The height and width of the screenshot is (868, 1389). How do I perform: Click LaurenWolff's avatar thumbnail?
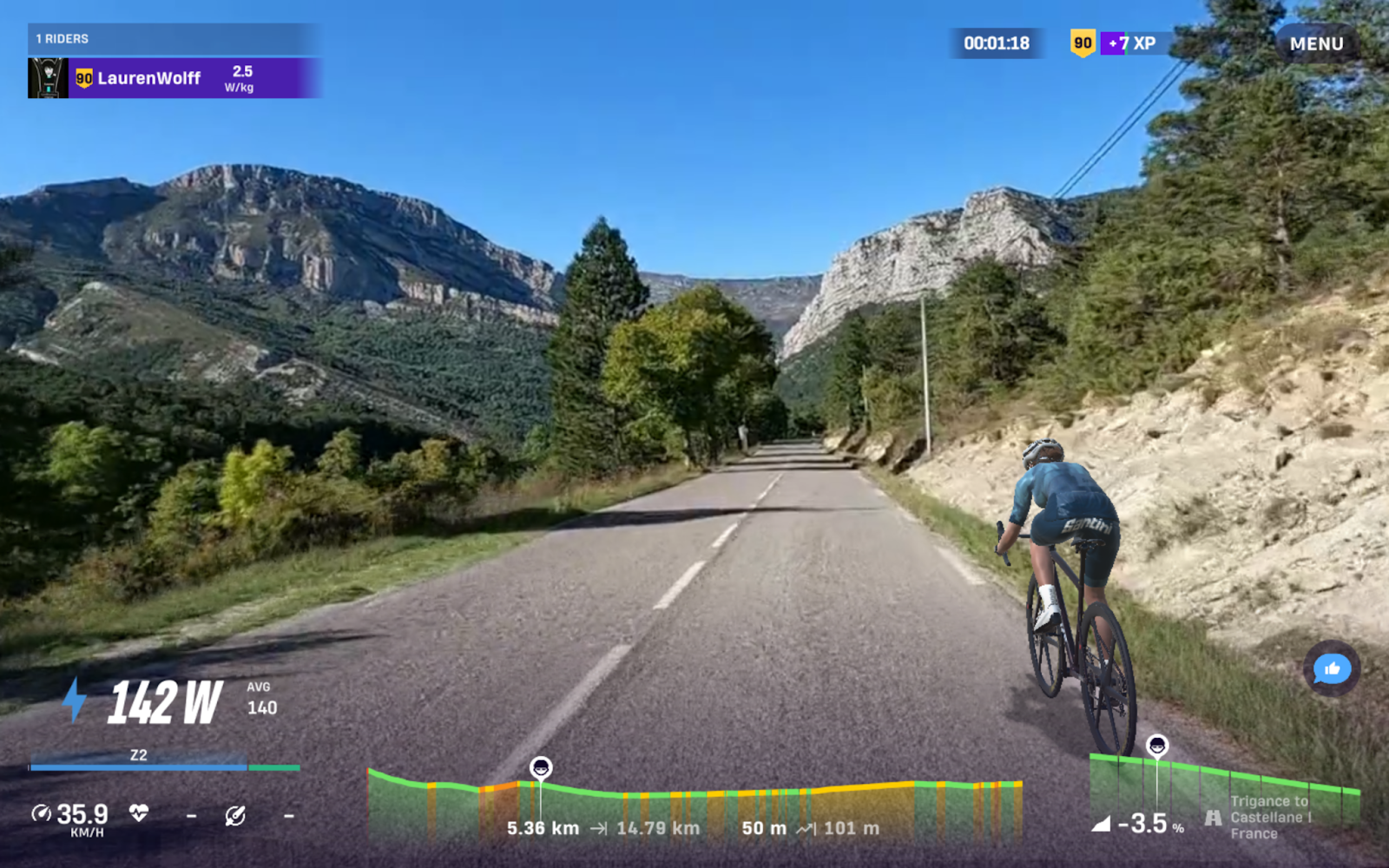pyautogui.click(x=48, y=77)
